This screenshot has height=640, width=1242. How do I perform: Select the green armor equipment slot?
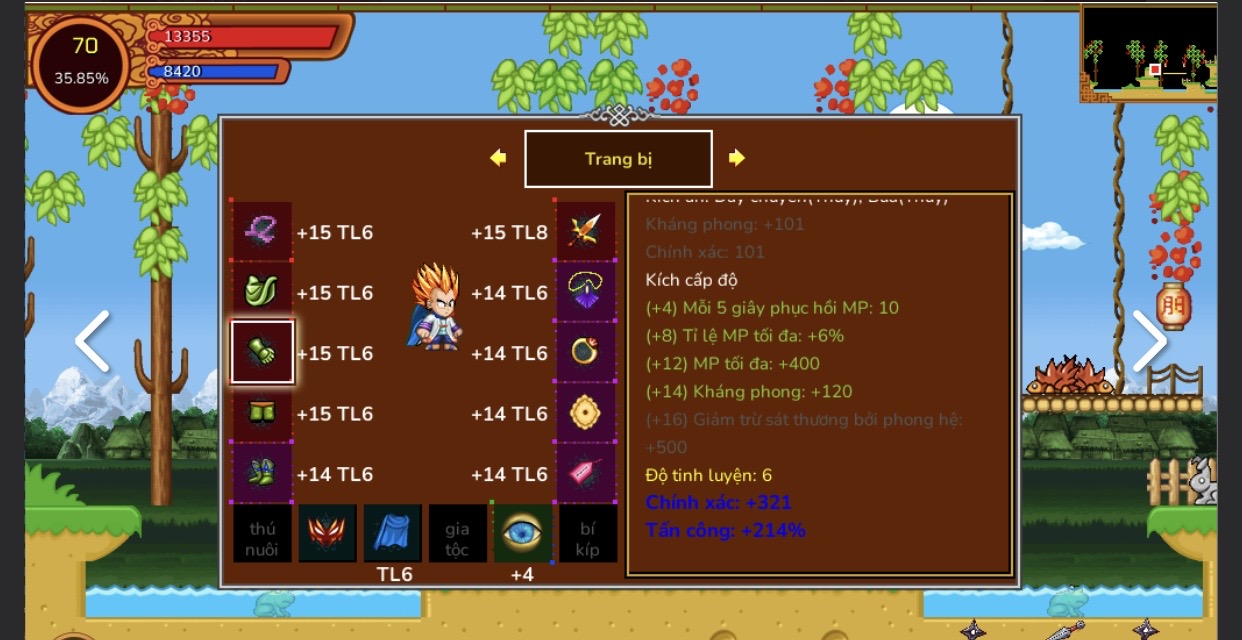point(262,292)
